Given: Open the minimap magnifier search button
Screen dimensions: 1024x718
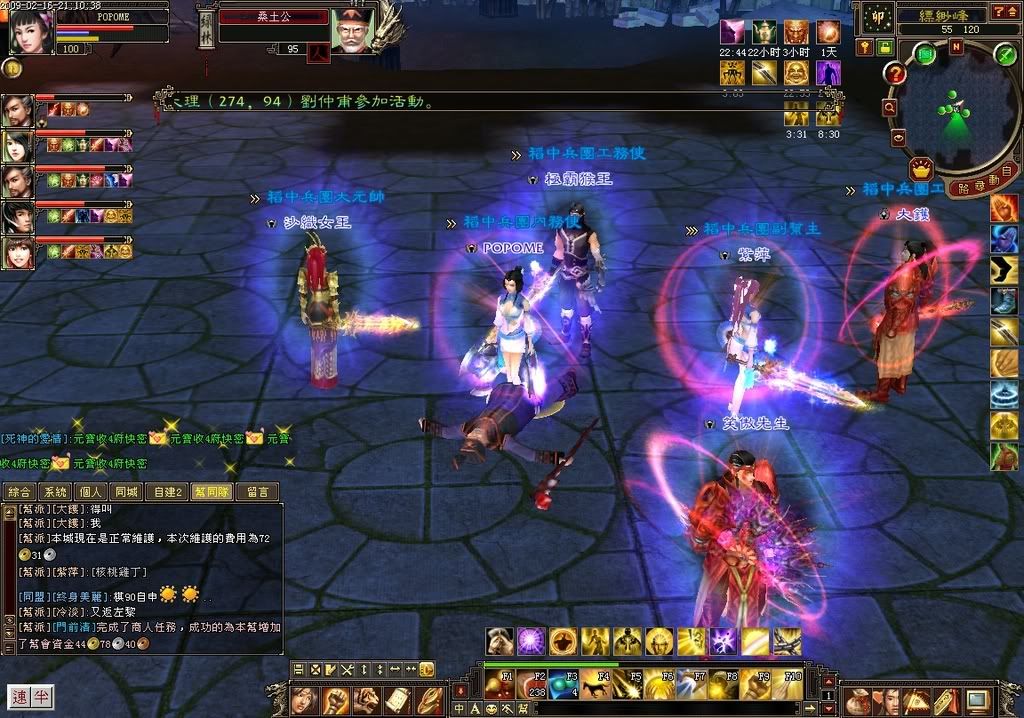Looking at the screenshot, I should (889, 107).
